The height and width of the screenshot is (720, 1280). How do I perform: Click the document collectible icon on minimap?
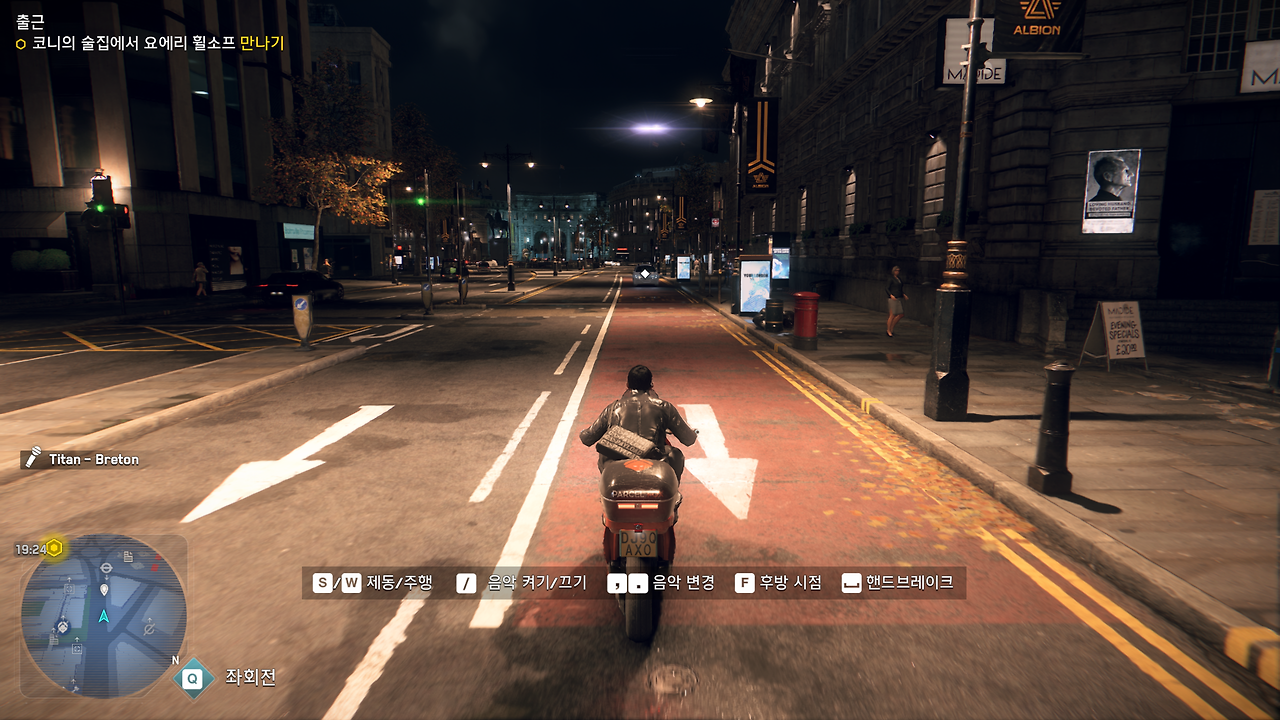126,556
